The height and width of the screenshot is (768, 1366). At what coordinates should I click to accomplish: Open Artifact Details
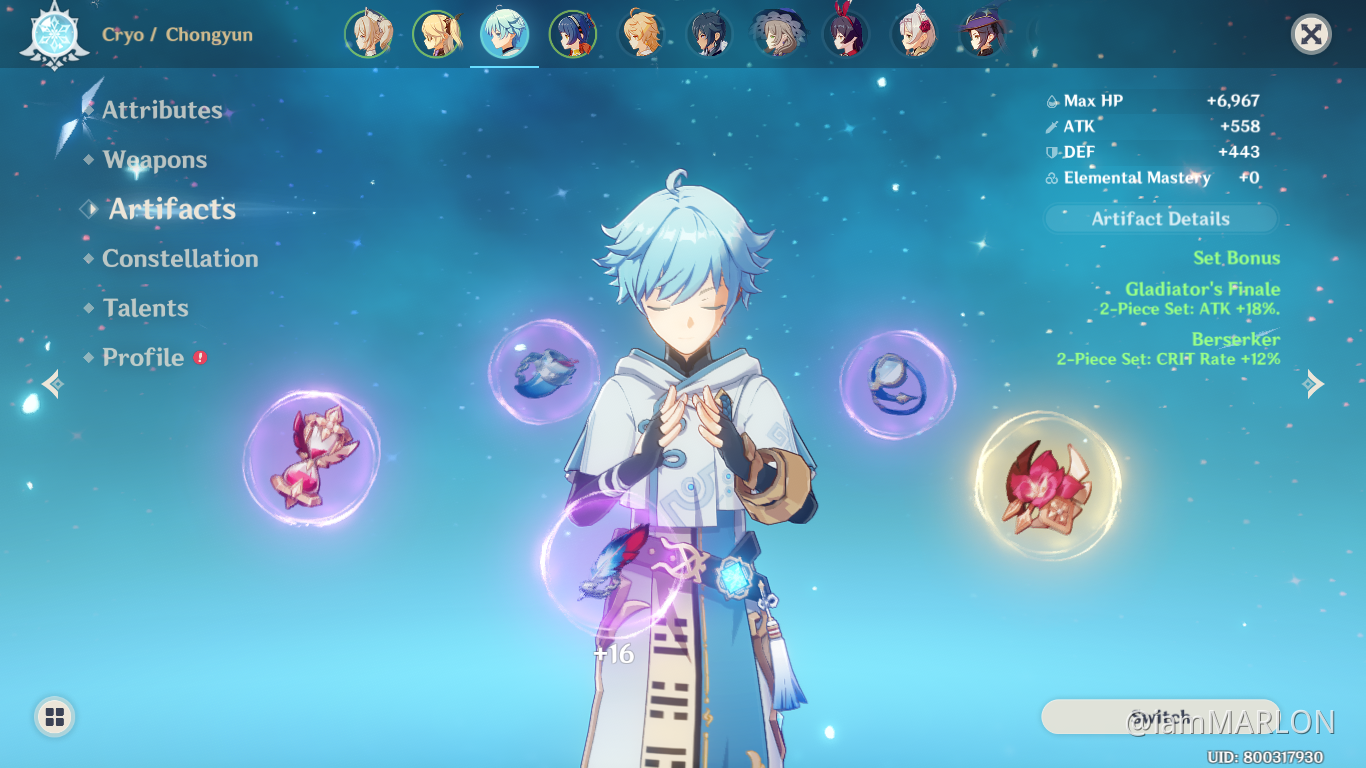tap(1160, 218)
